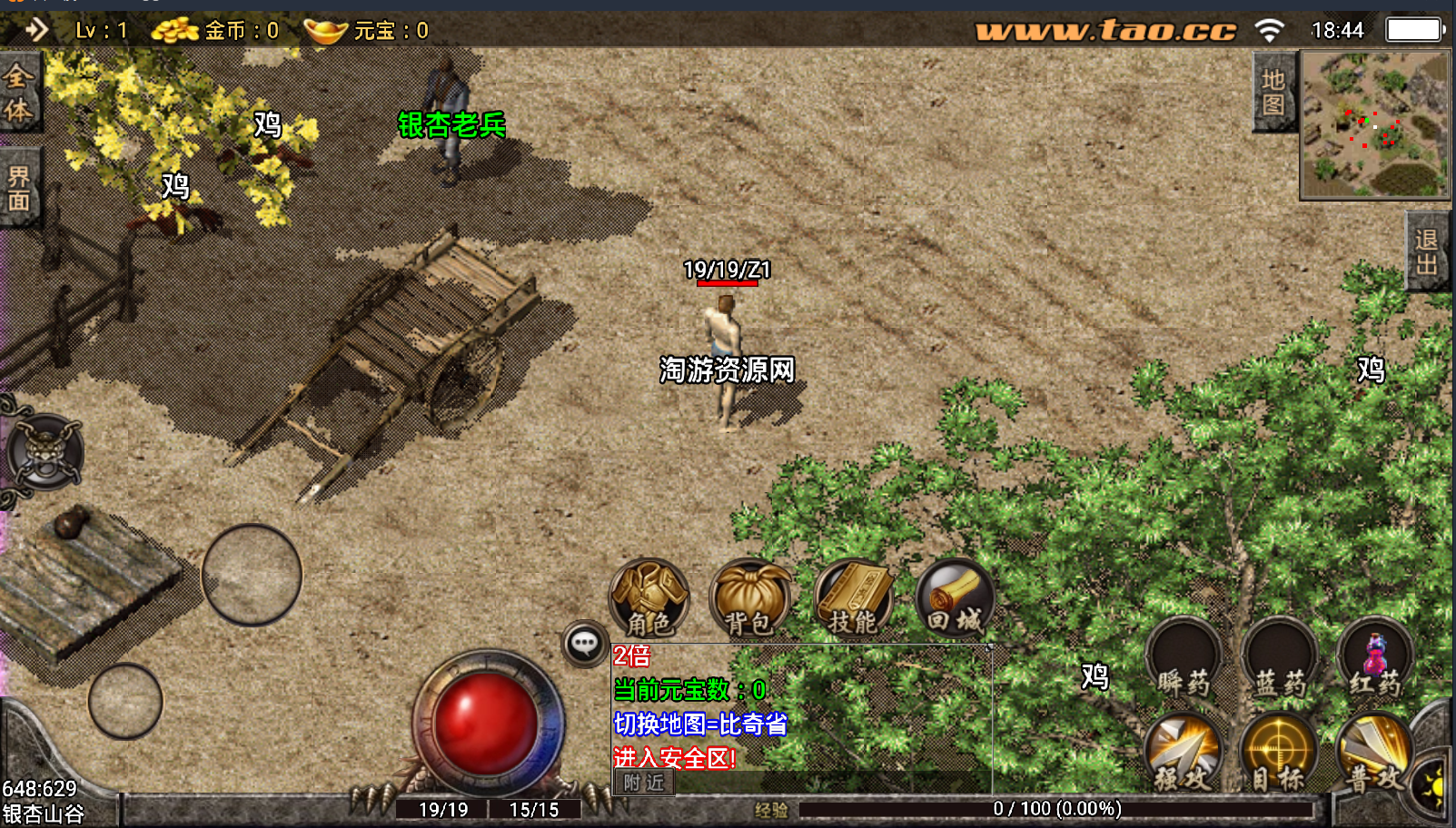Tap the red orb attack button

pyautogui.click(x=486, y=724)
